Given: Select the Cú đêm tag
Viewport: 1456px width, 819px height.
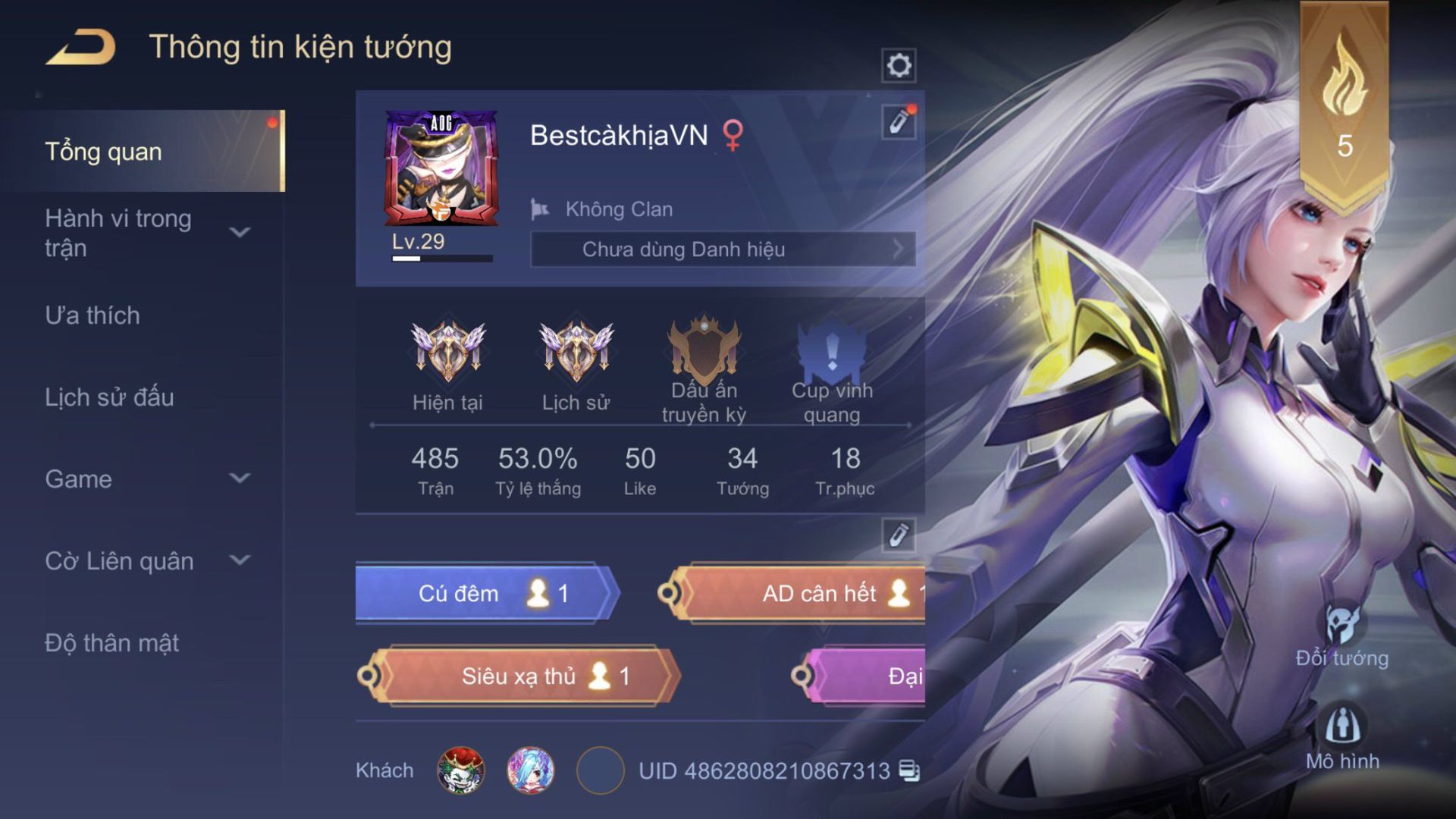Looking at the screenshot, I should pyautogui.click(x=487, y=593).
